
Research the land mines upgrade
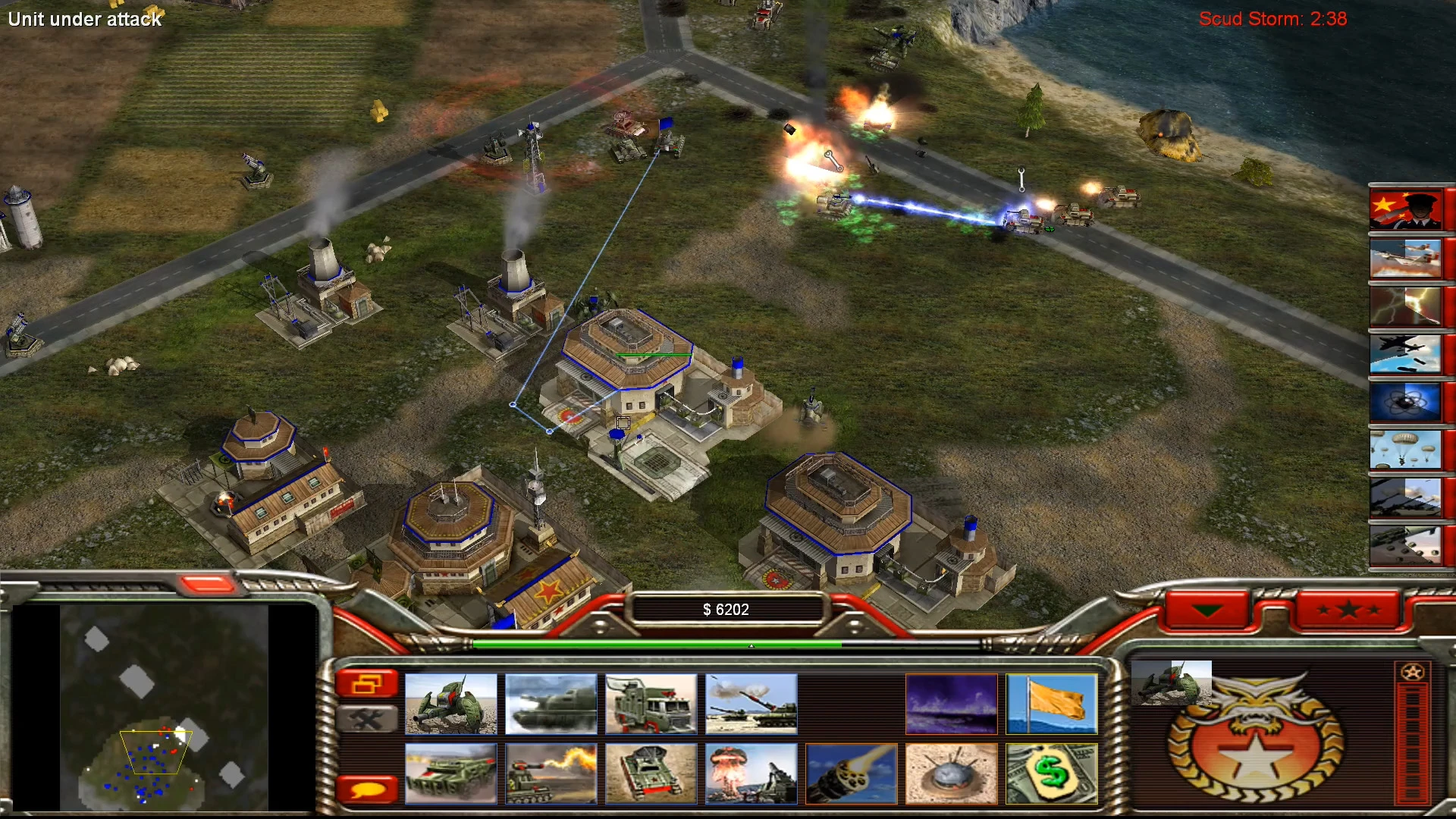[952, 773]
